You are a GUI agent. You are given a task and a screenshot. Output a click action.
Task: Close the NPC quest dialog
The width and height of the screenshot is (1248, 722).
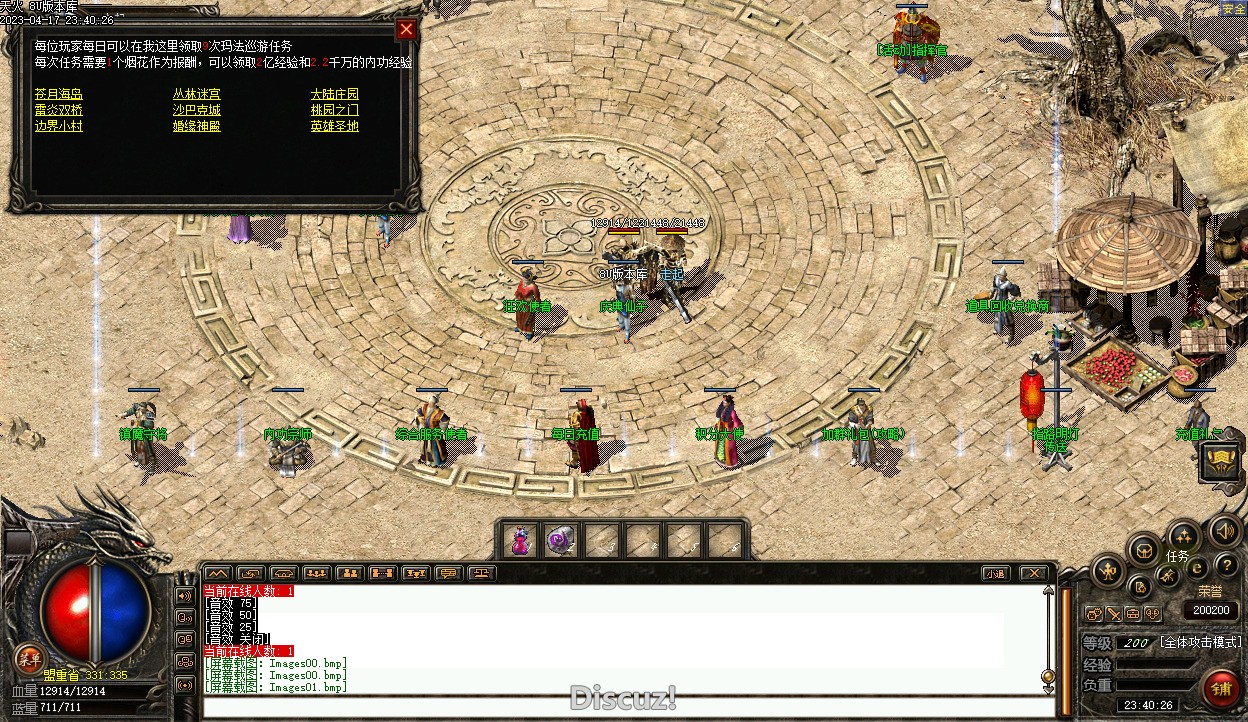pos(406,29)
